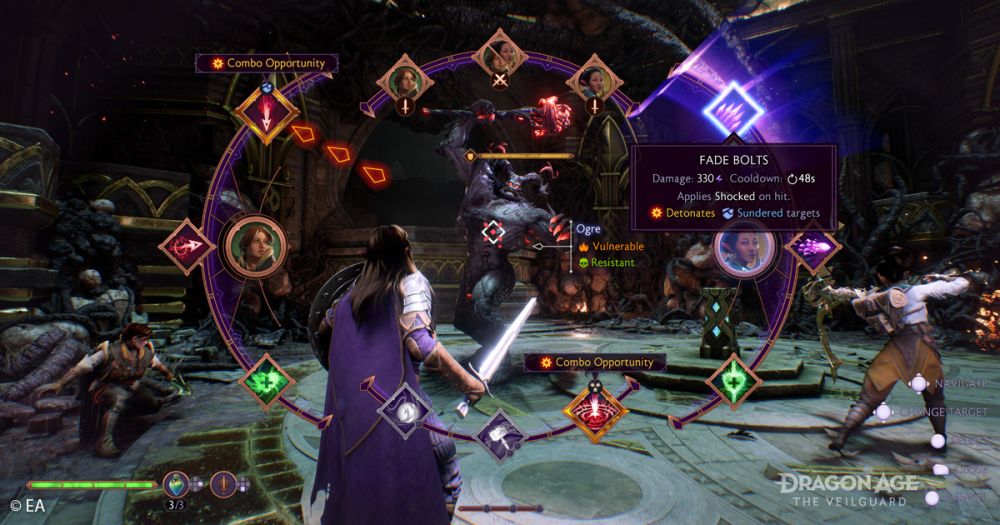Select the crossed swords command under top portrait
The width and height of the screenshot is (1000, 525).
click(x=499, y=80)
